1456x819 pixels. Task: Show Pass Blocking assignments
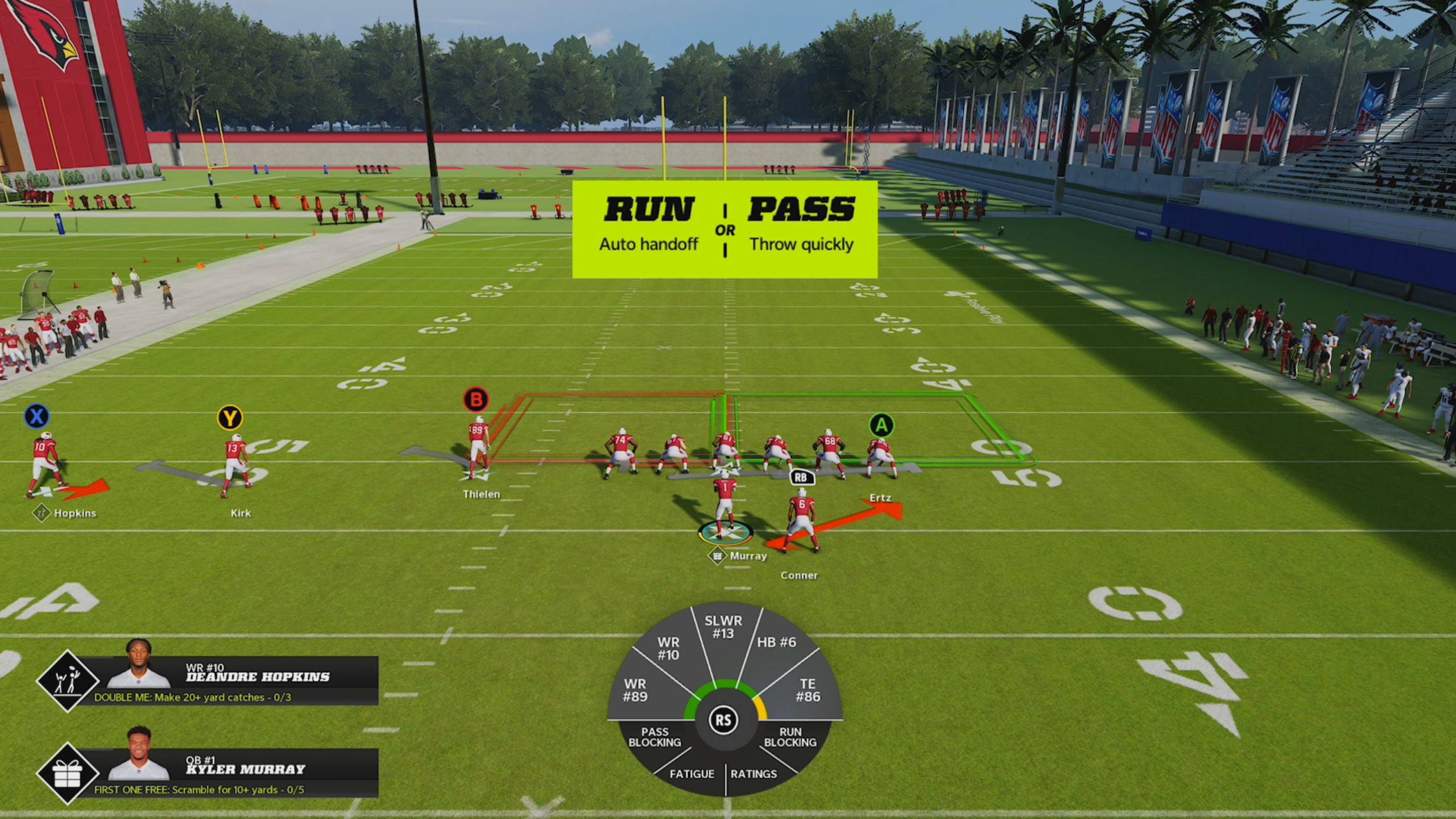tap(655, 737)
